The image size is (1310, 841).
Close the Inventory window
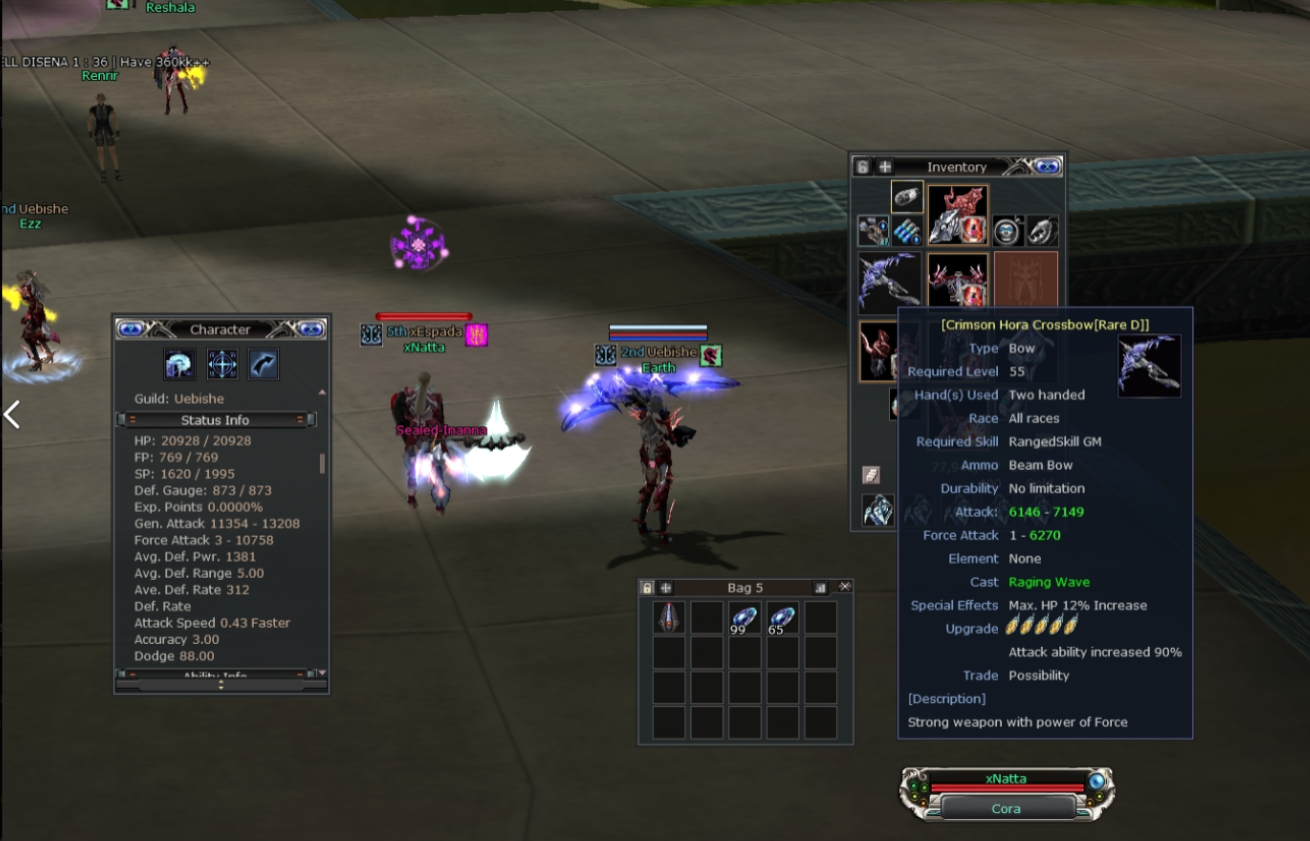point(1047,167)
